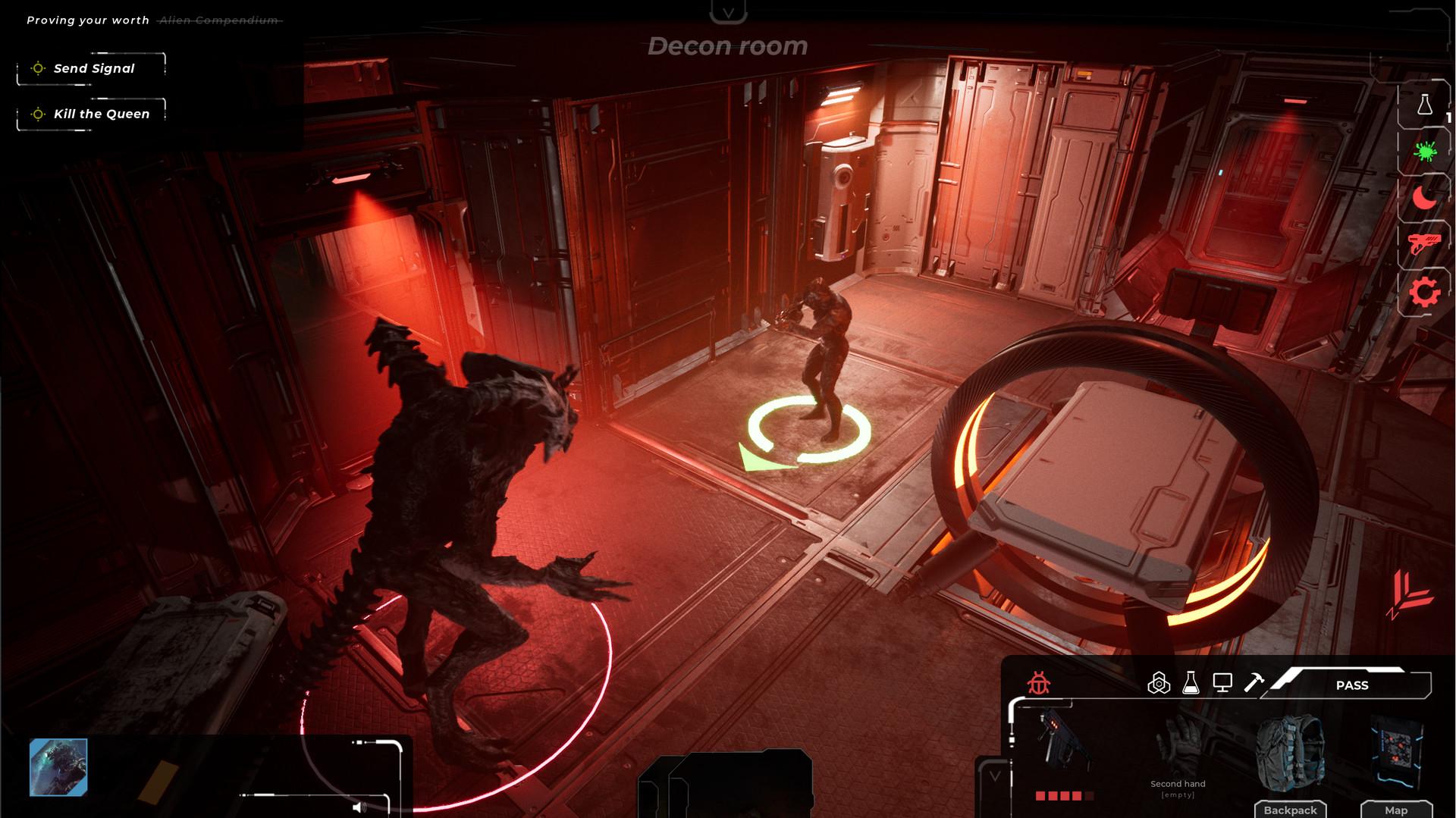
Task: Select the Proving your worth tab
Action: click(x=89, y=20)
